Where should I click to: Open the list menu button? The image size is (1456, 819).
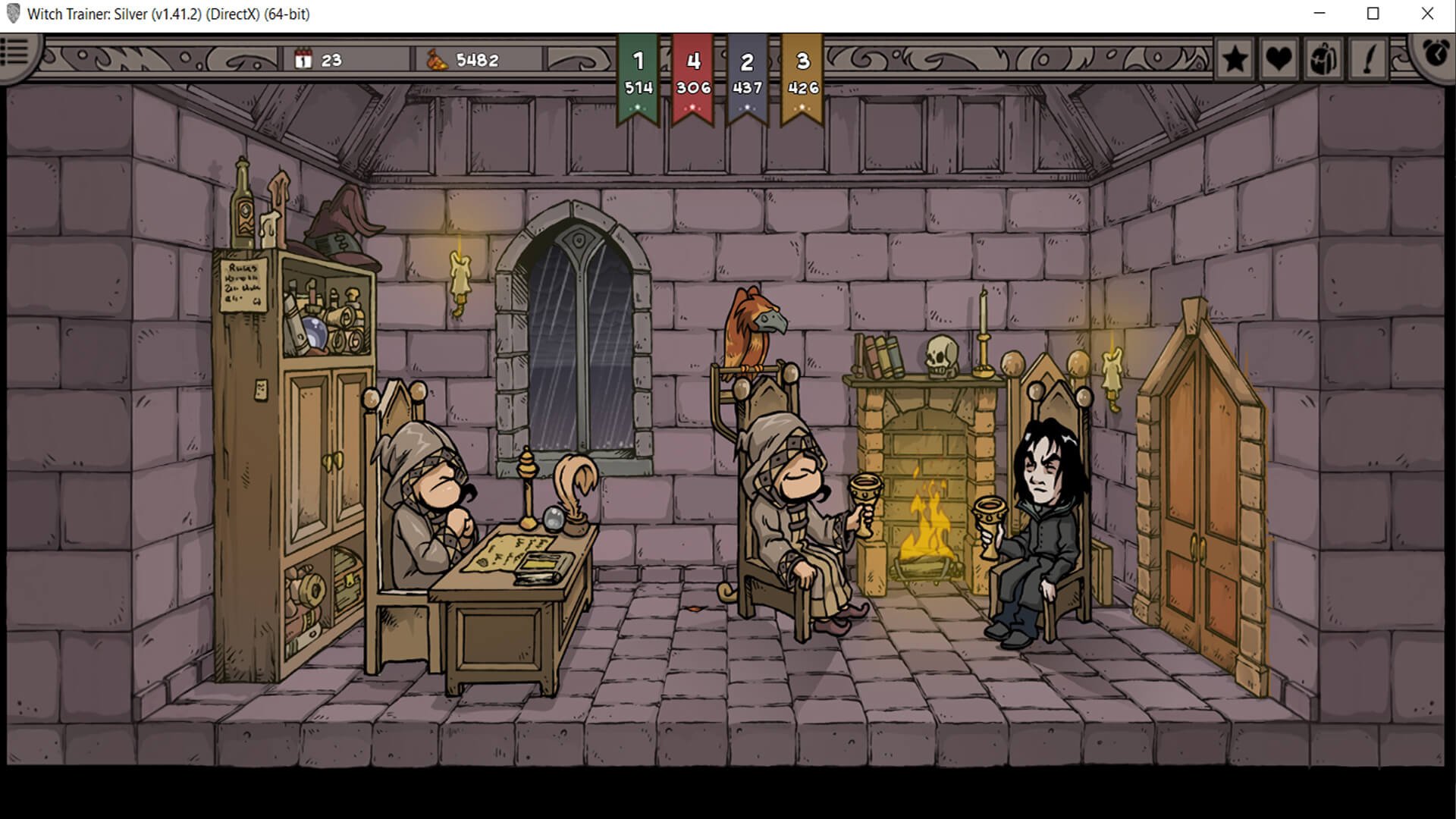pos(14,52)
